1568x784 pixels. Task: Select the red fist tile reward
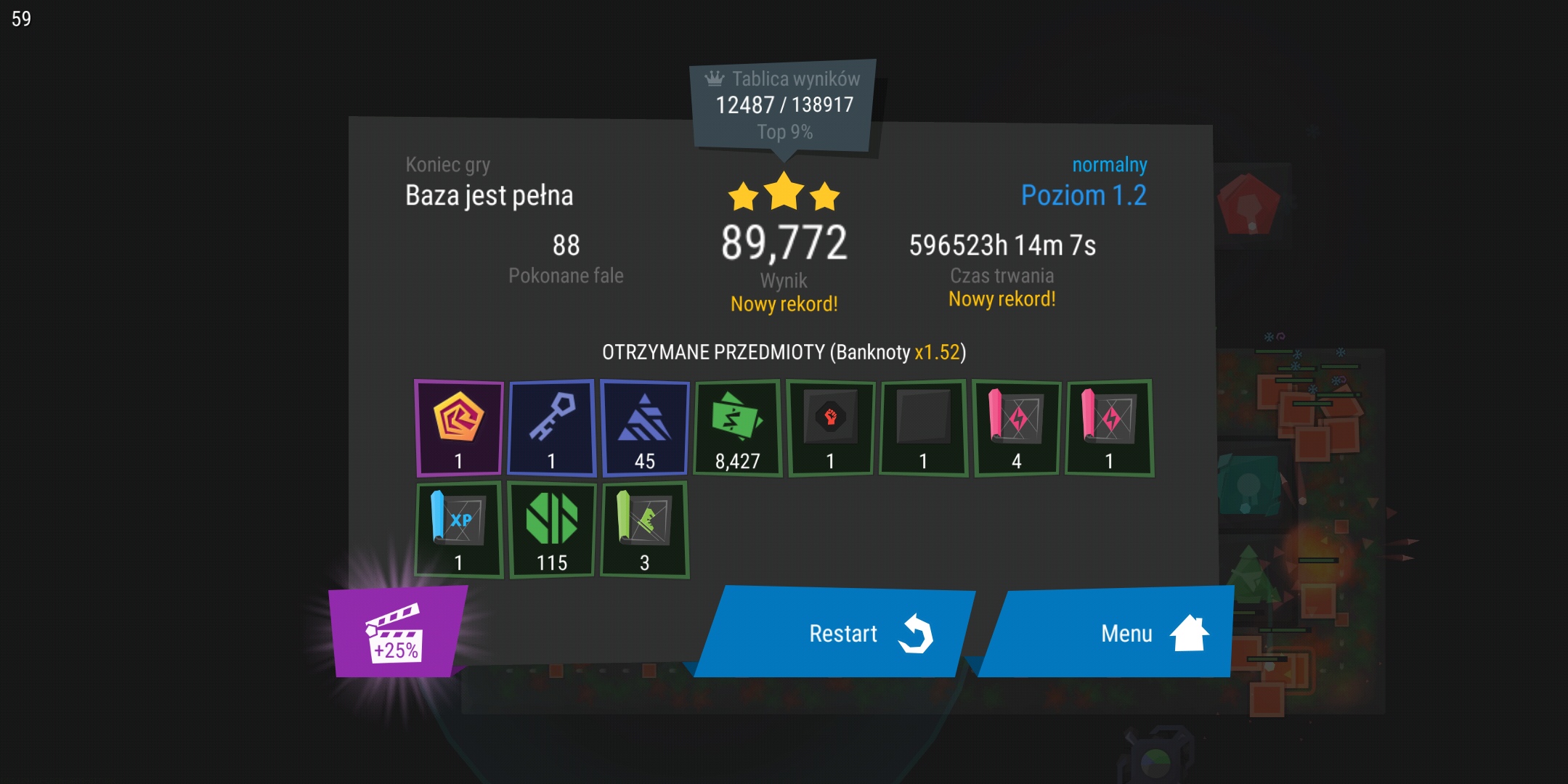click(x=831, y=428)
